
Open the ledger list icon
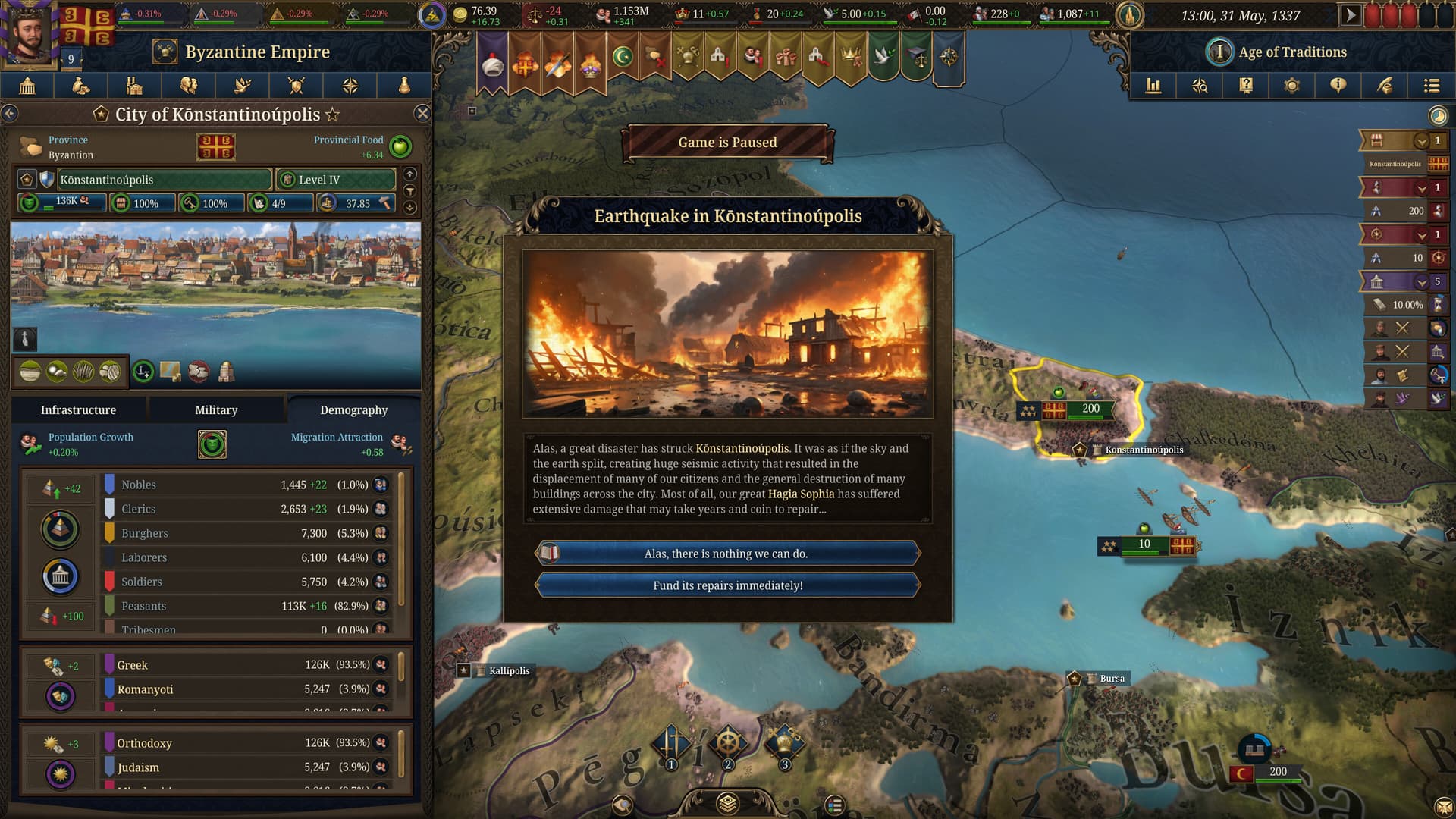[1429, 86]
